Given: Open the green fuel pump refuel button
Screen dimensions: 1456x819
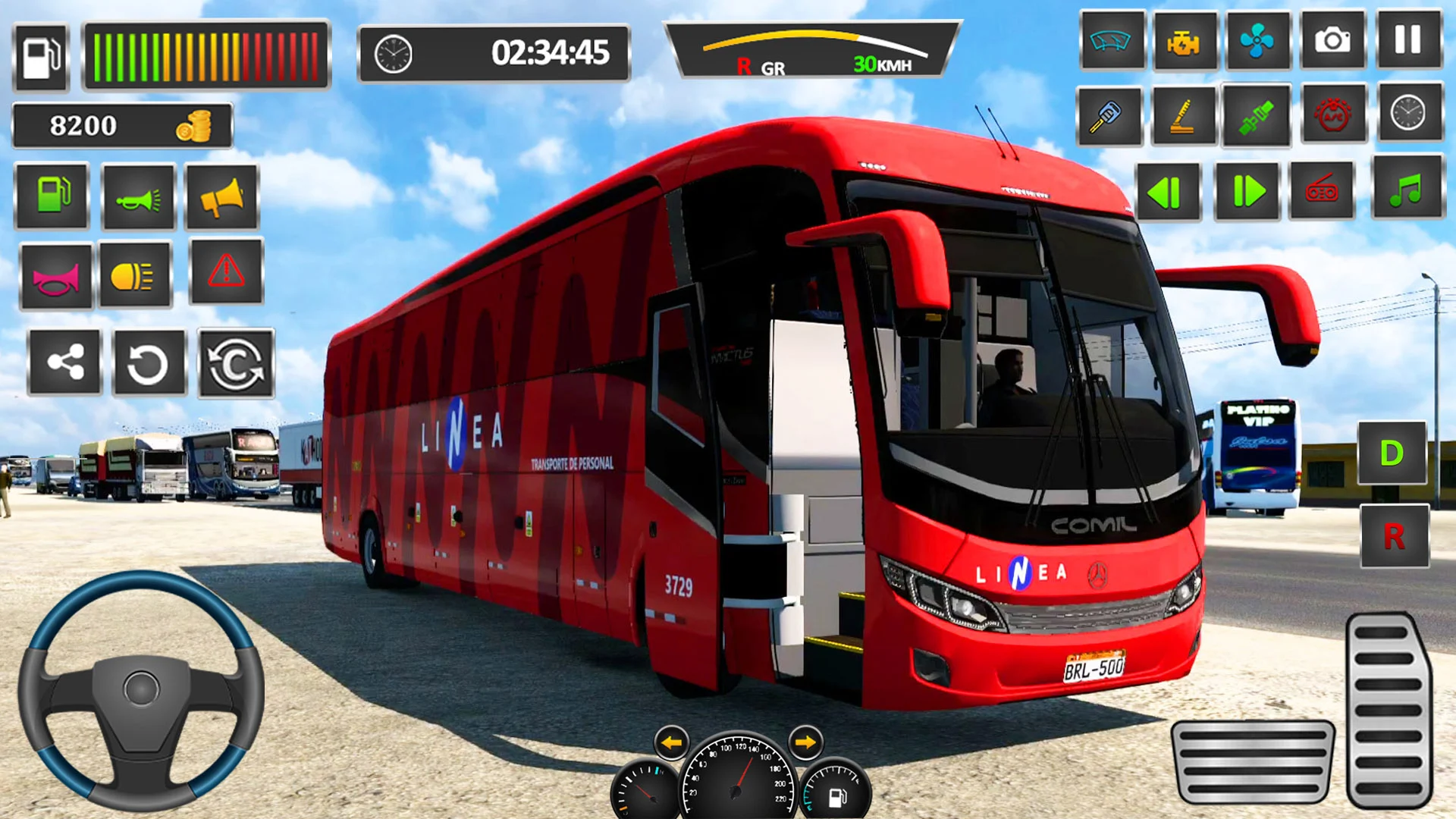Looking at the screenshot, I should coord(52,196).
